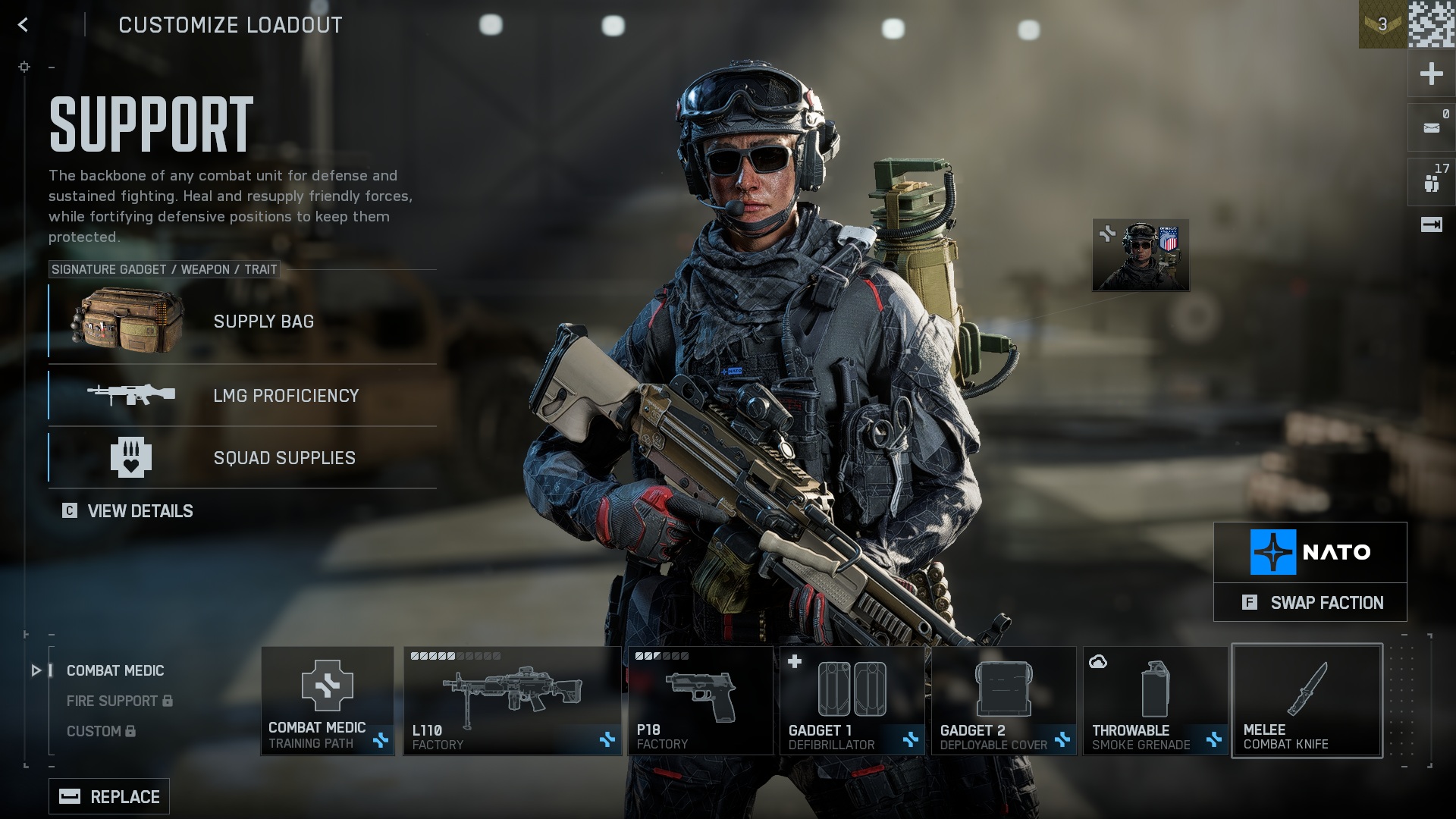Select the Supply Bag signature gadget
The height and width of the screenshot is (819, 1456).
coord(243,322)
